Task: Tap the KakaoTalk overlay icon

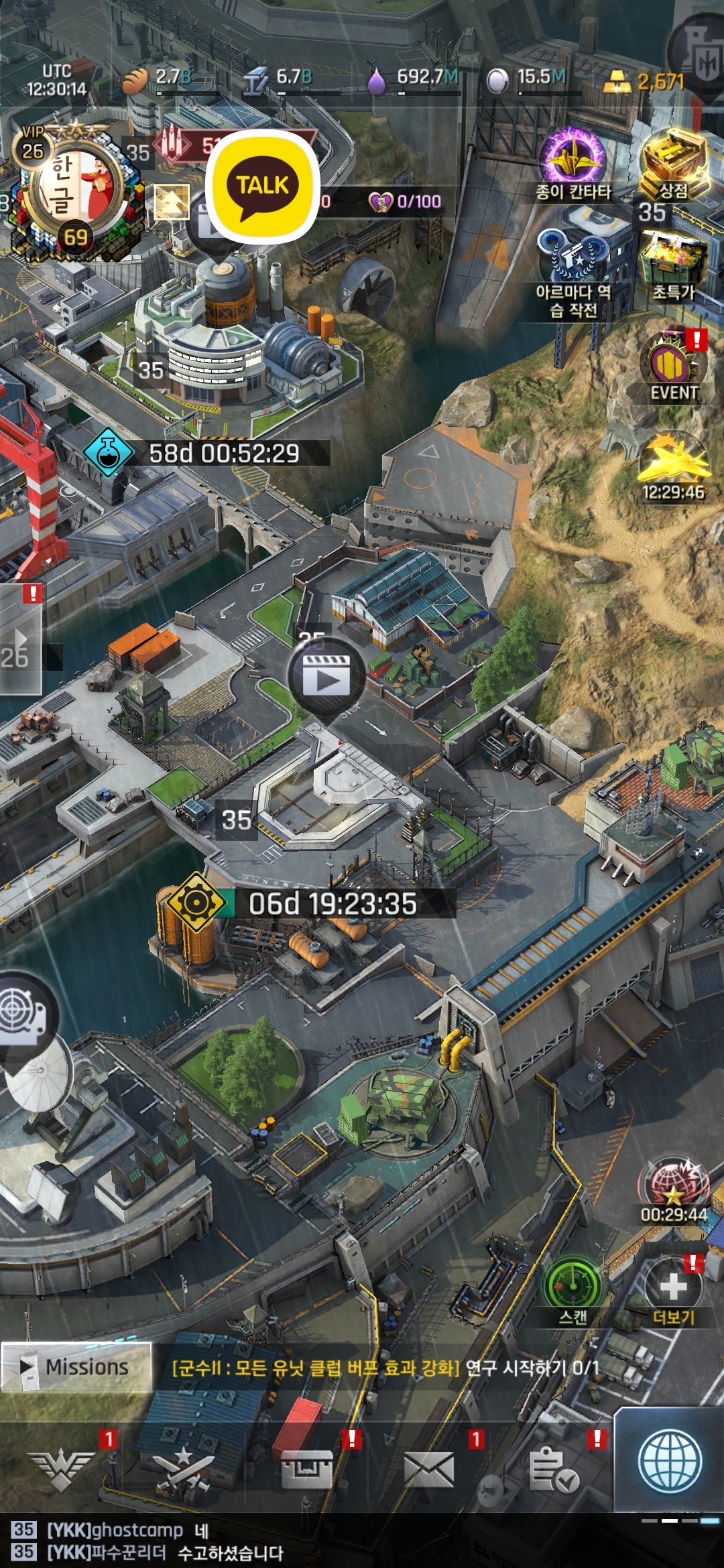Action: tap(263, 186)
